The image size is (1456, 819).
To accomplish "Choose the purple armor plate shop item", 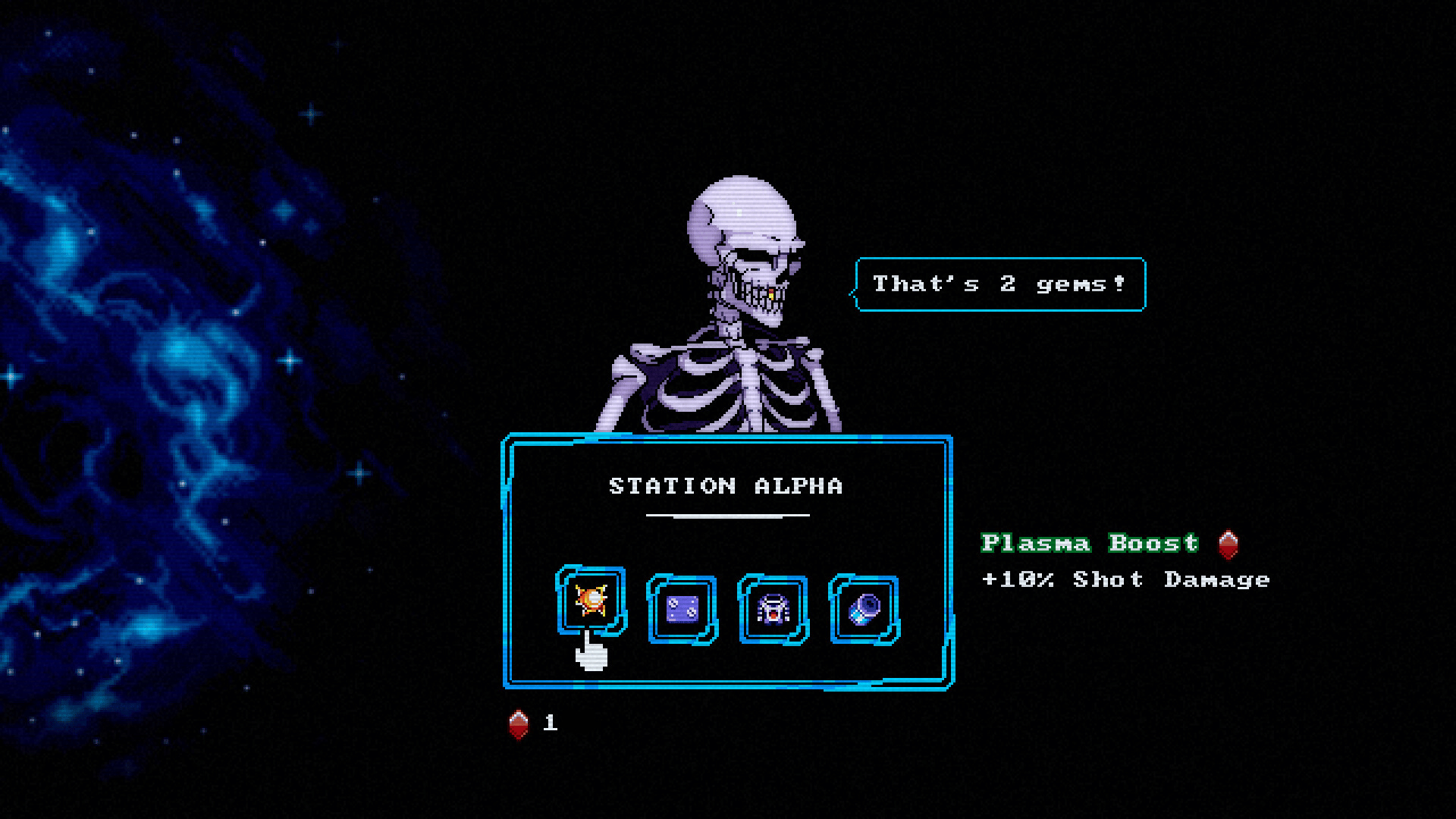I will coord(682,609).
